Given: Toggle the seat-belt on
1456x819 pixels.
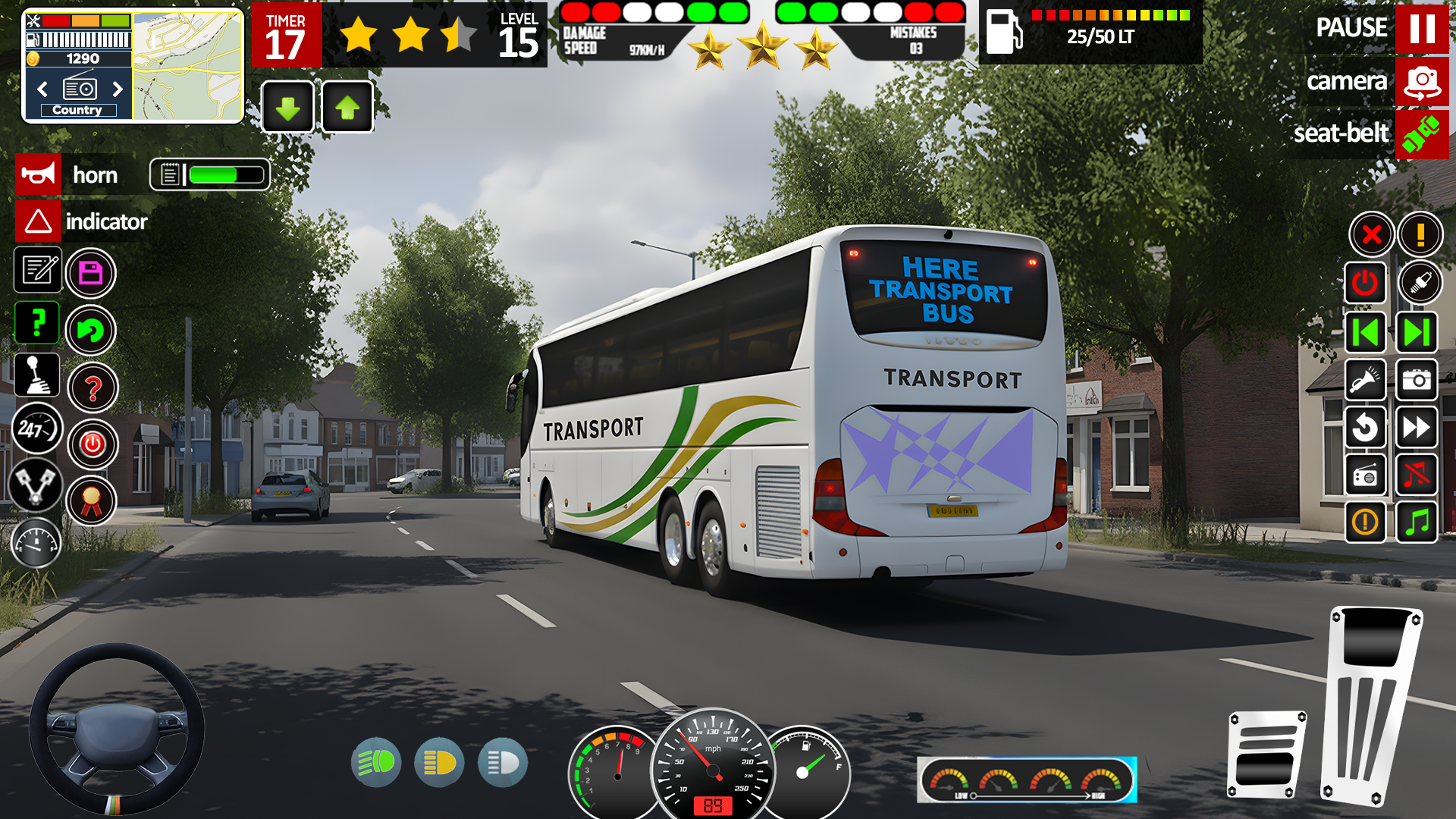Looking at the screenshot, I should [1423, 133].
